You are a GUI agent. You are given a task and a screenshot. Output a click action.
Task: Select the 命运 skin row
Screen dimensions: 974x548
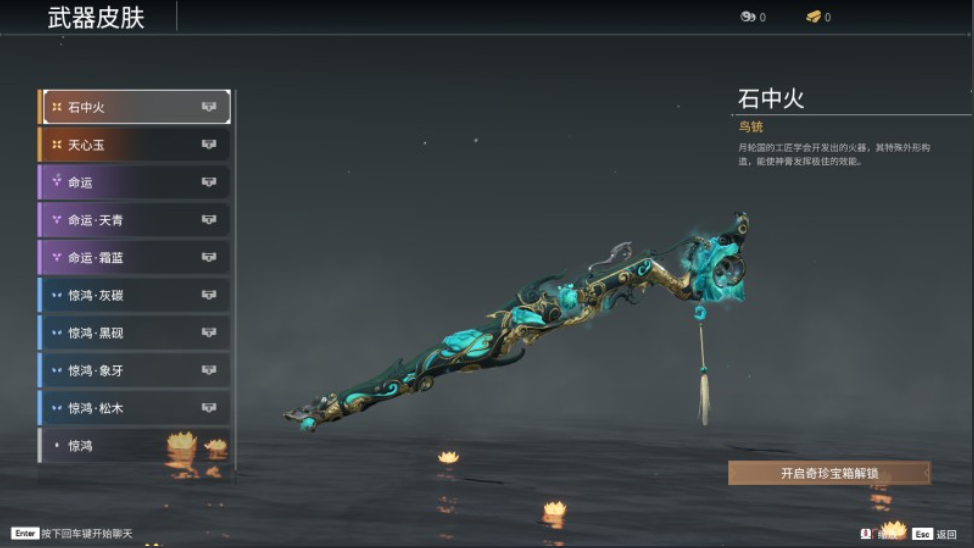coord(134,182)
